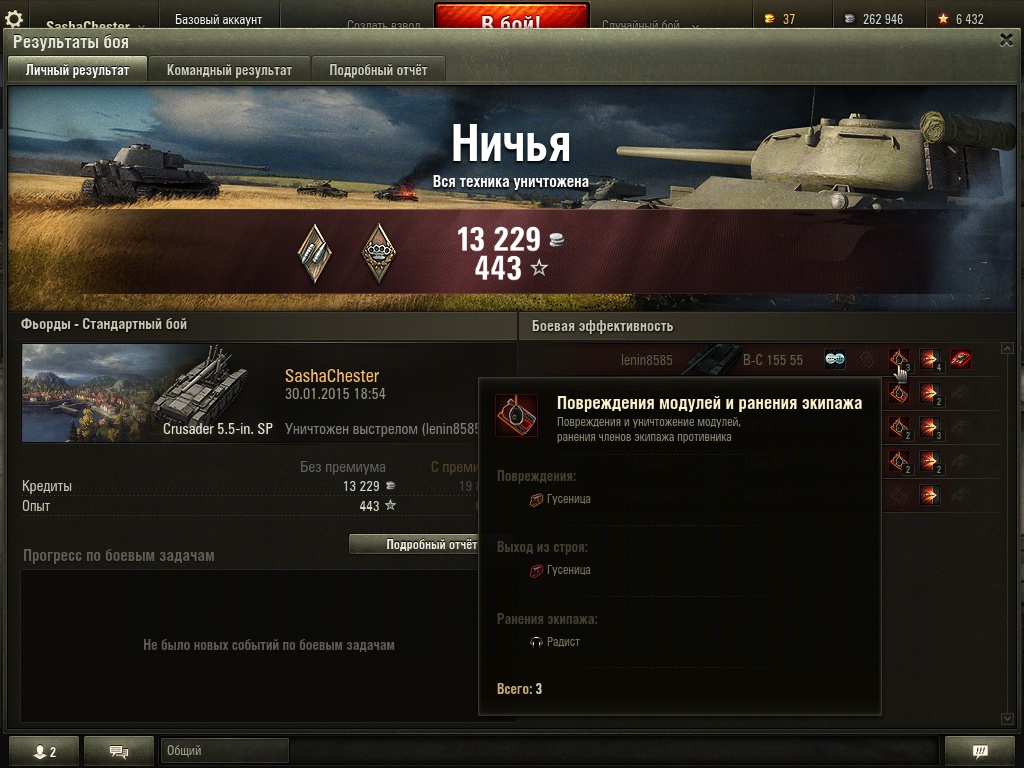Click the knuckle-duster medal icon
Screen dimensions: 1024x768
pyautogui.click(x=378, y=252)
